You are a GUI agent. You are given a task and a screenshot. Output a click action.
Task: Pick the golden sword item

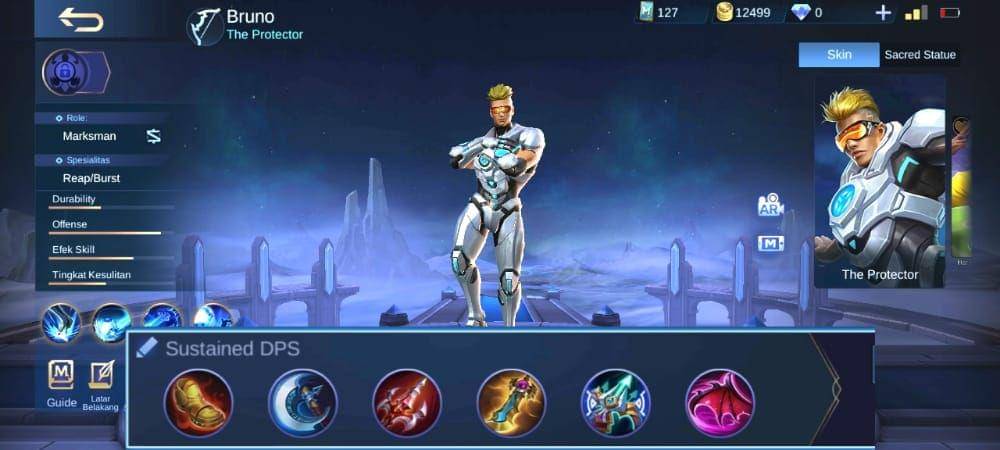511,403
